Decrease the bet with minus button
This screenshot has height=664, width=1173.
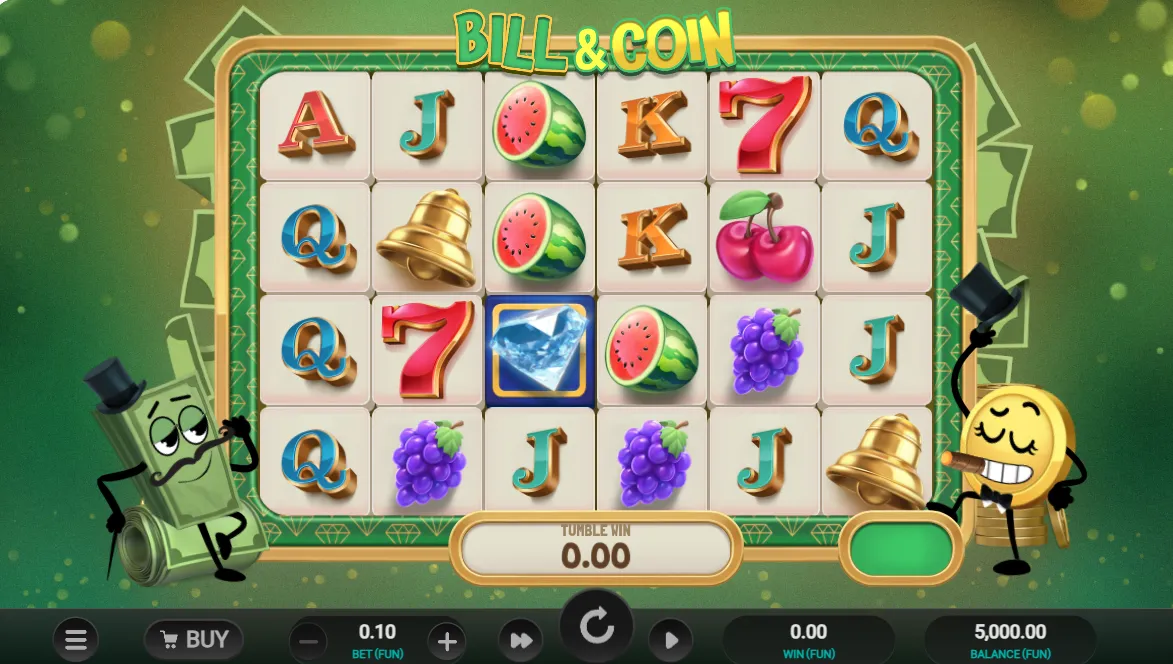pos(310,640)
